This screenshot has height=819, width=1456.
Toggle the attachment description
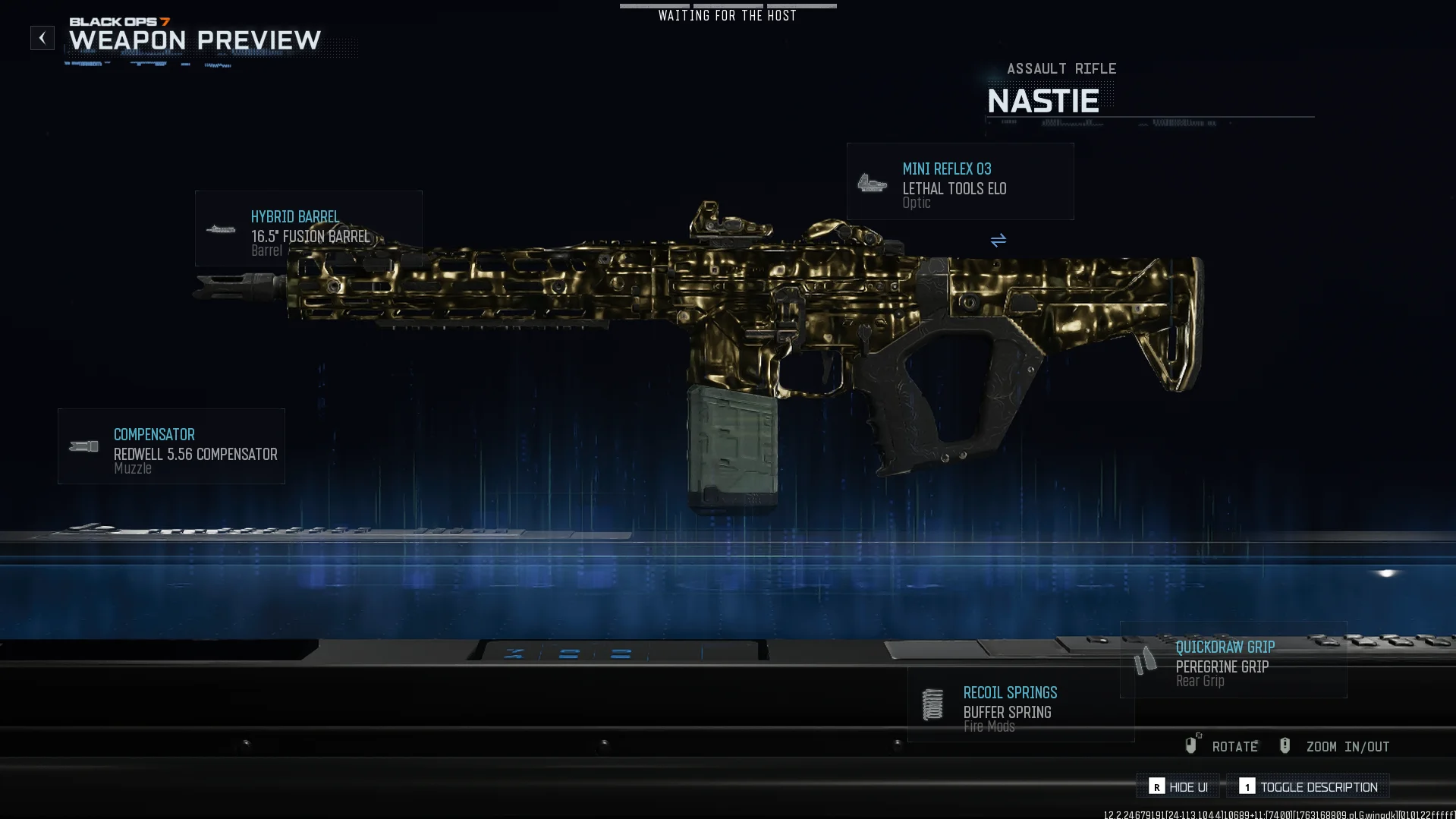point(1309,787)
